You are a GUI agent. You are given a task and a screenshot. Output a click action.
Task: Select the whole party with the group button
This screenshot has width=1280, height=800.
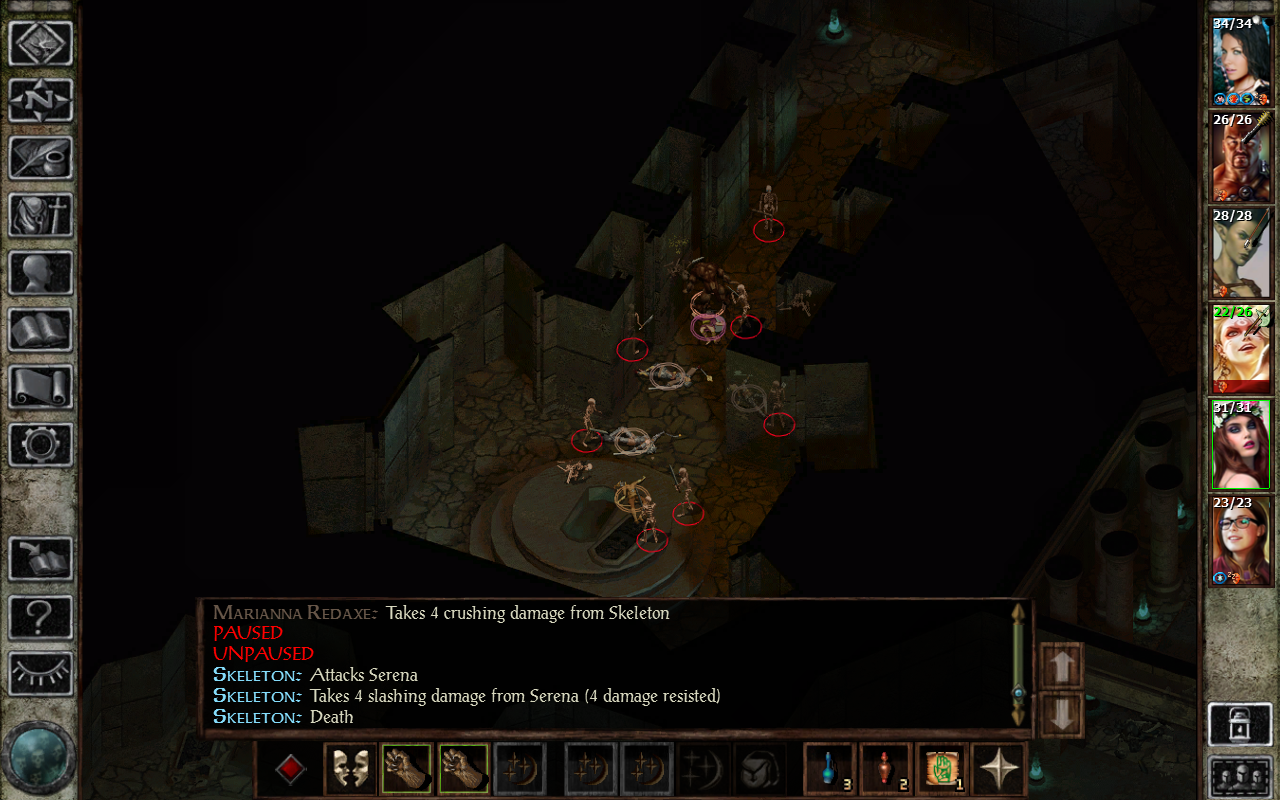pyautogui.click(x=1240, y=776)
